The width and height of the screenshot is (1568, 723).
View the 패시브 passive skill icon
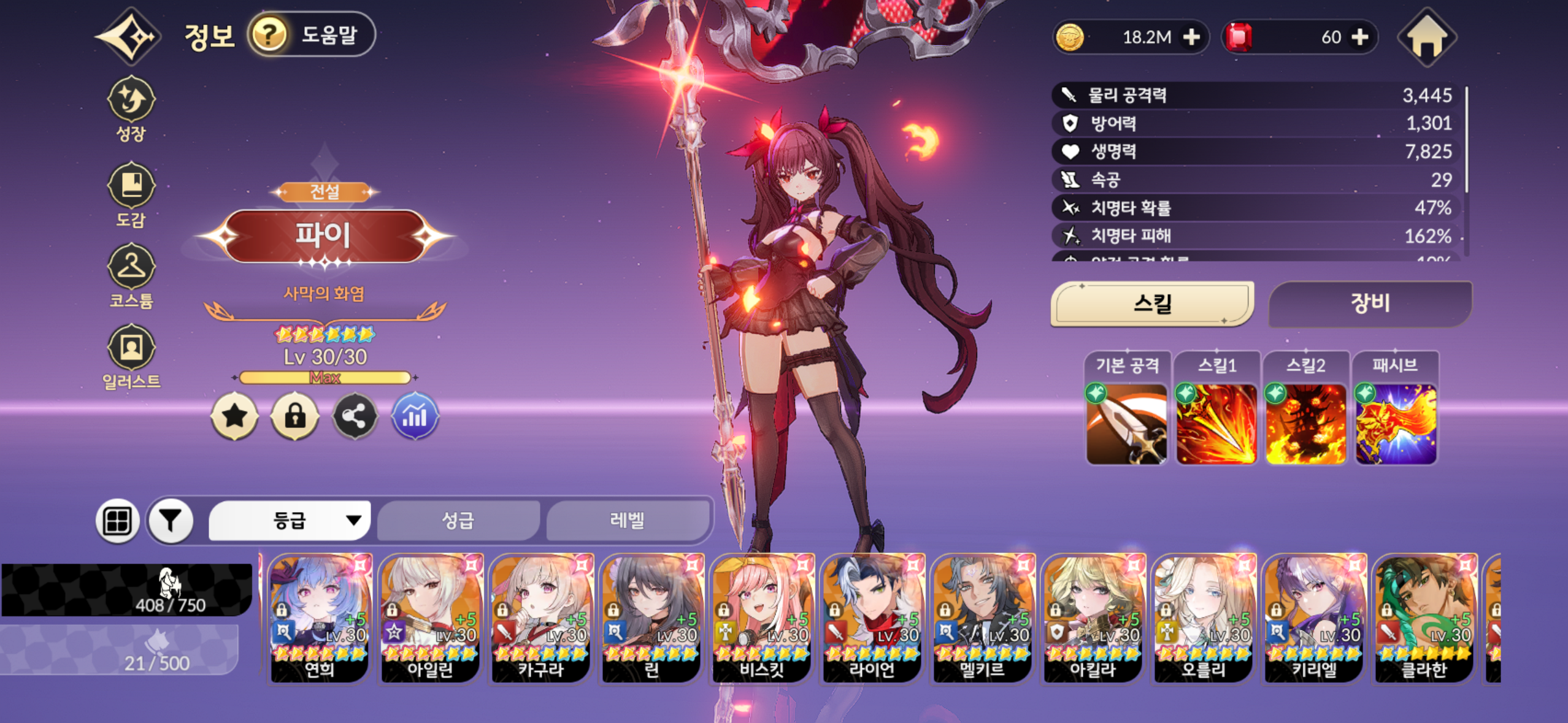pyautogui.click(x=1395, y=423)
